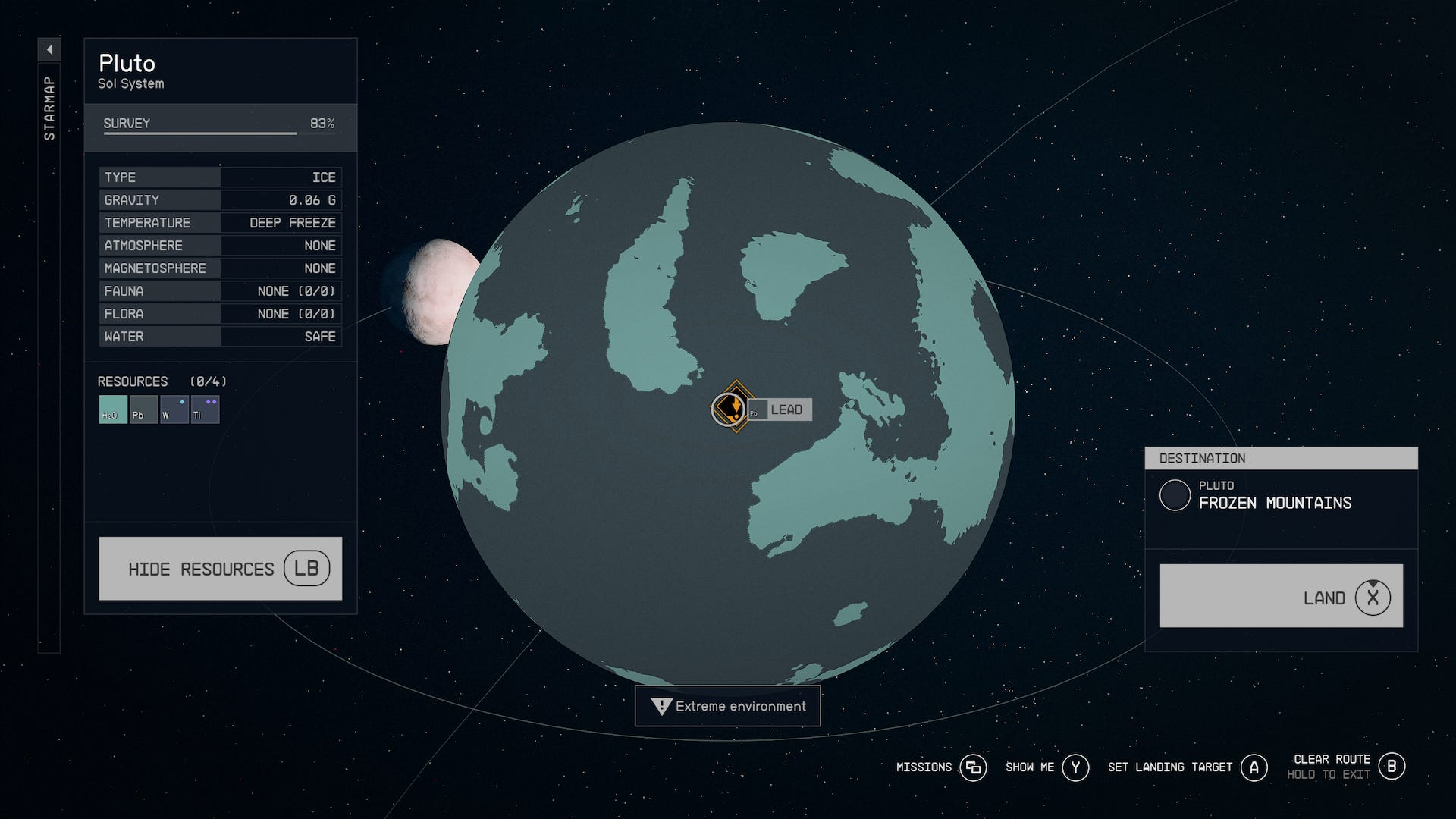Screen dimensions: 1456x819
Task: Toggle Hide Resources with LB
Action: point(220,568)
